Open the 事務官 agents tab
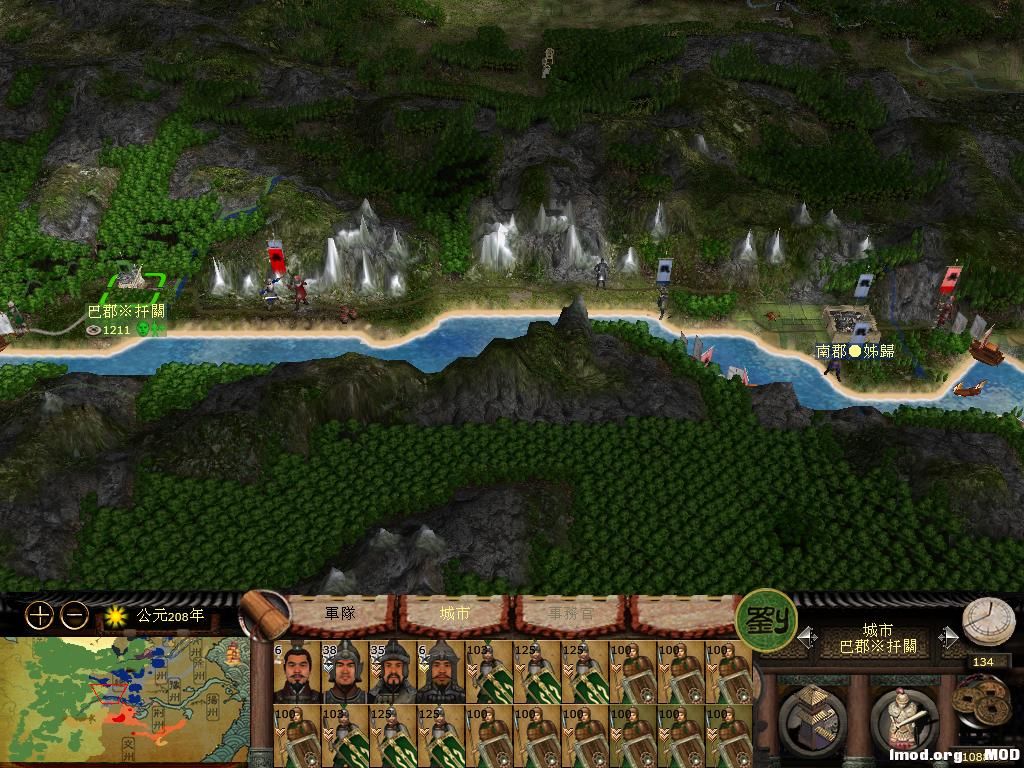This screenshot has height=768, width=1024. (x=569, y=613)
